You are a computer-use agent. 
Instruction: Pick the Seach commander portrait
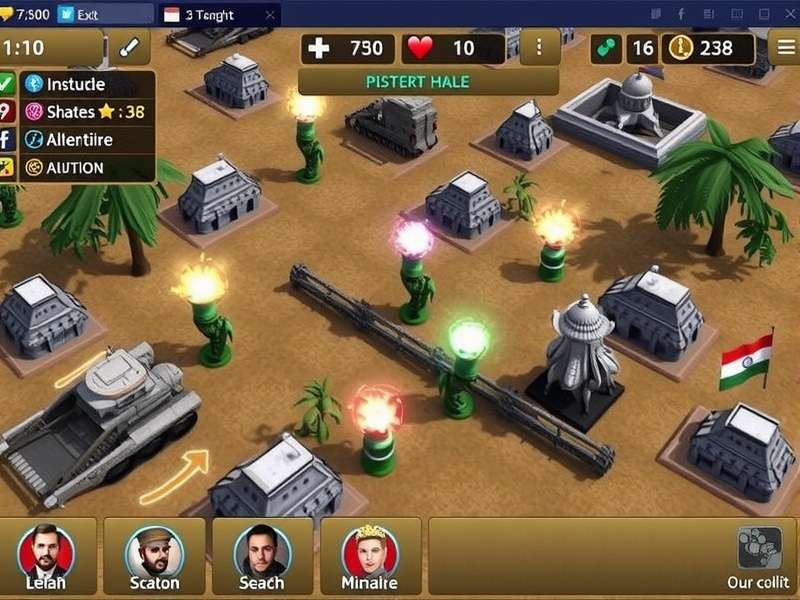pyautogui.click(x=261, y=551)
